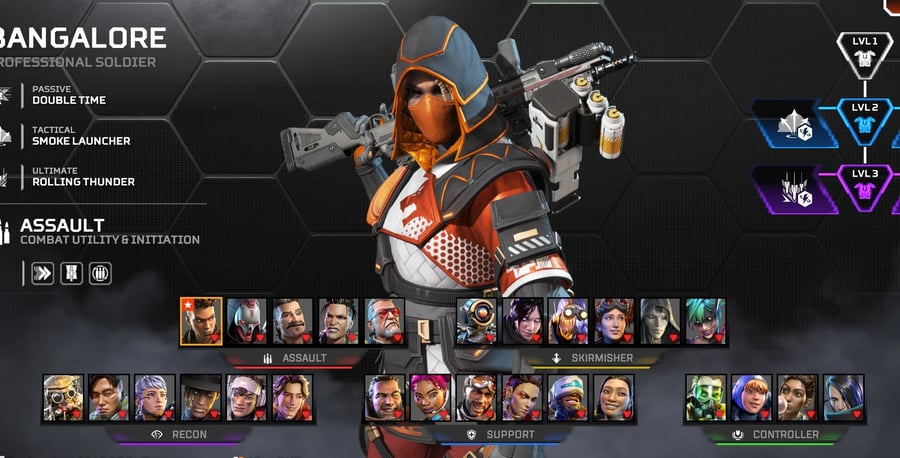
Task: Pick Seer wearing the black hat
Action: pos(200,397)
